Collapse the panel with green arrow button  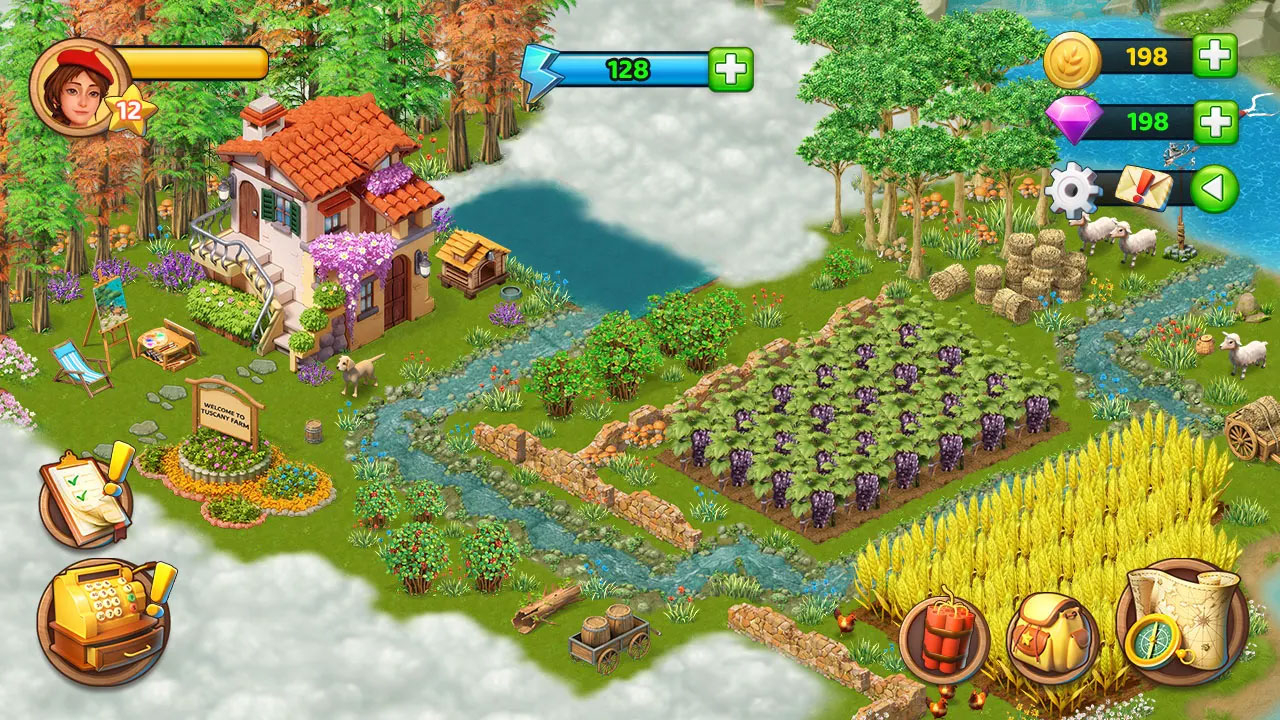(1214, 188)
